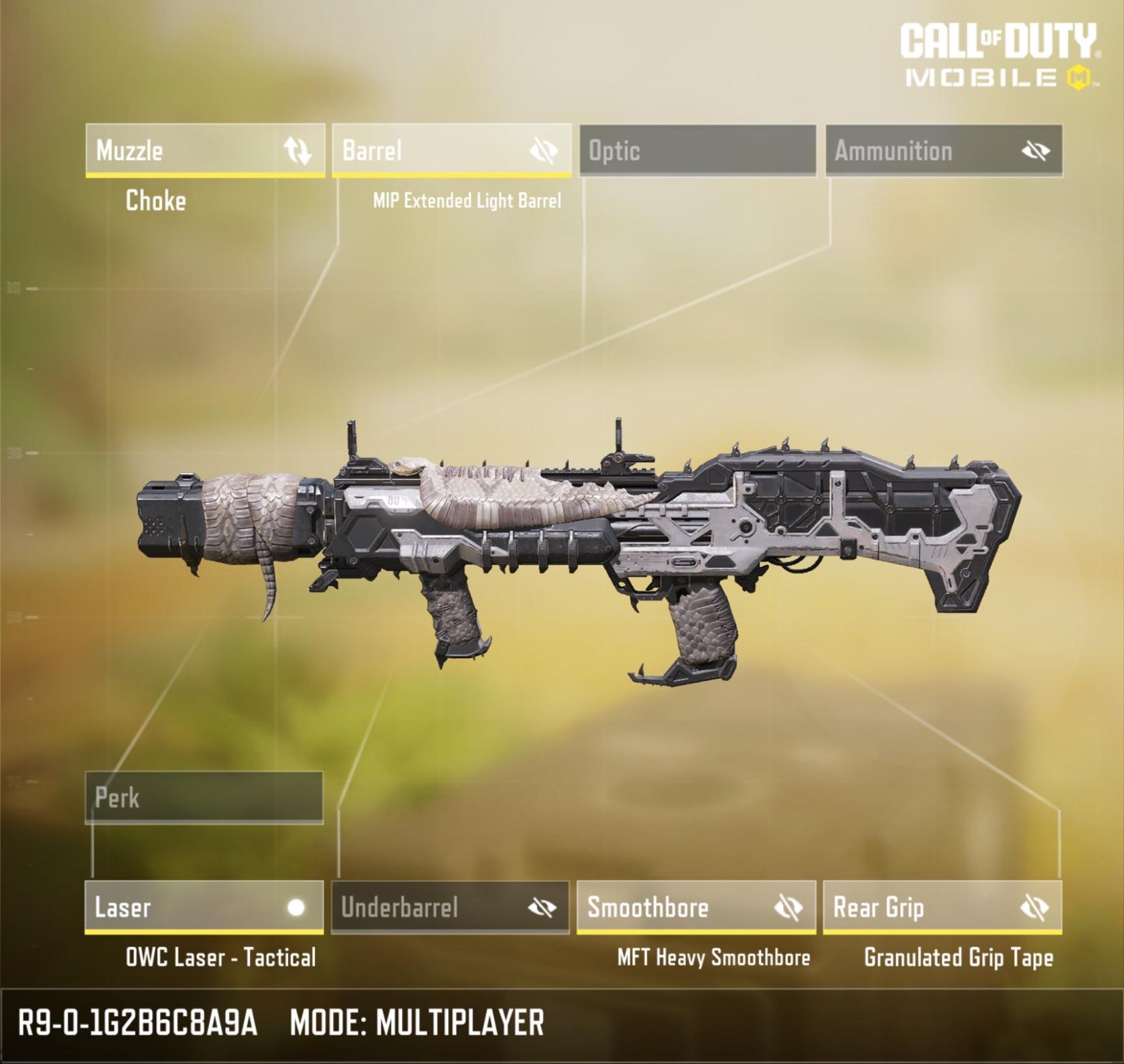Toggle the Ammunition visibility eye icon
This screenshot has height=1064, width=1124.
(1036, 151)
